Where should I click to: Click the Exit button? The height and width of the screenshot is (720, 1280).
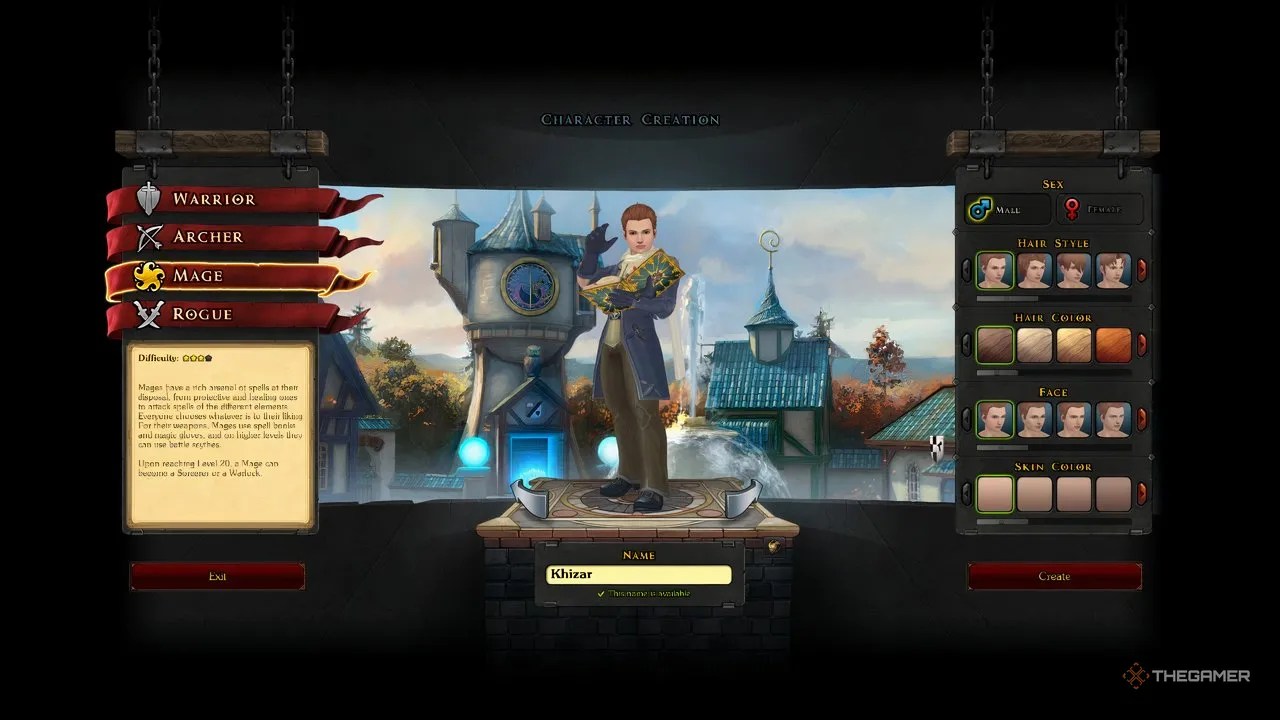[x=216, y=576]
